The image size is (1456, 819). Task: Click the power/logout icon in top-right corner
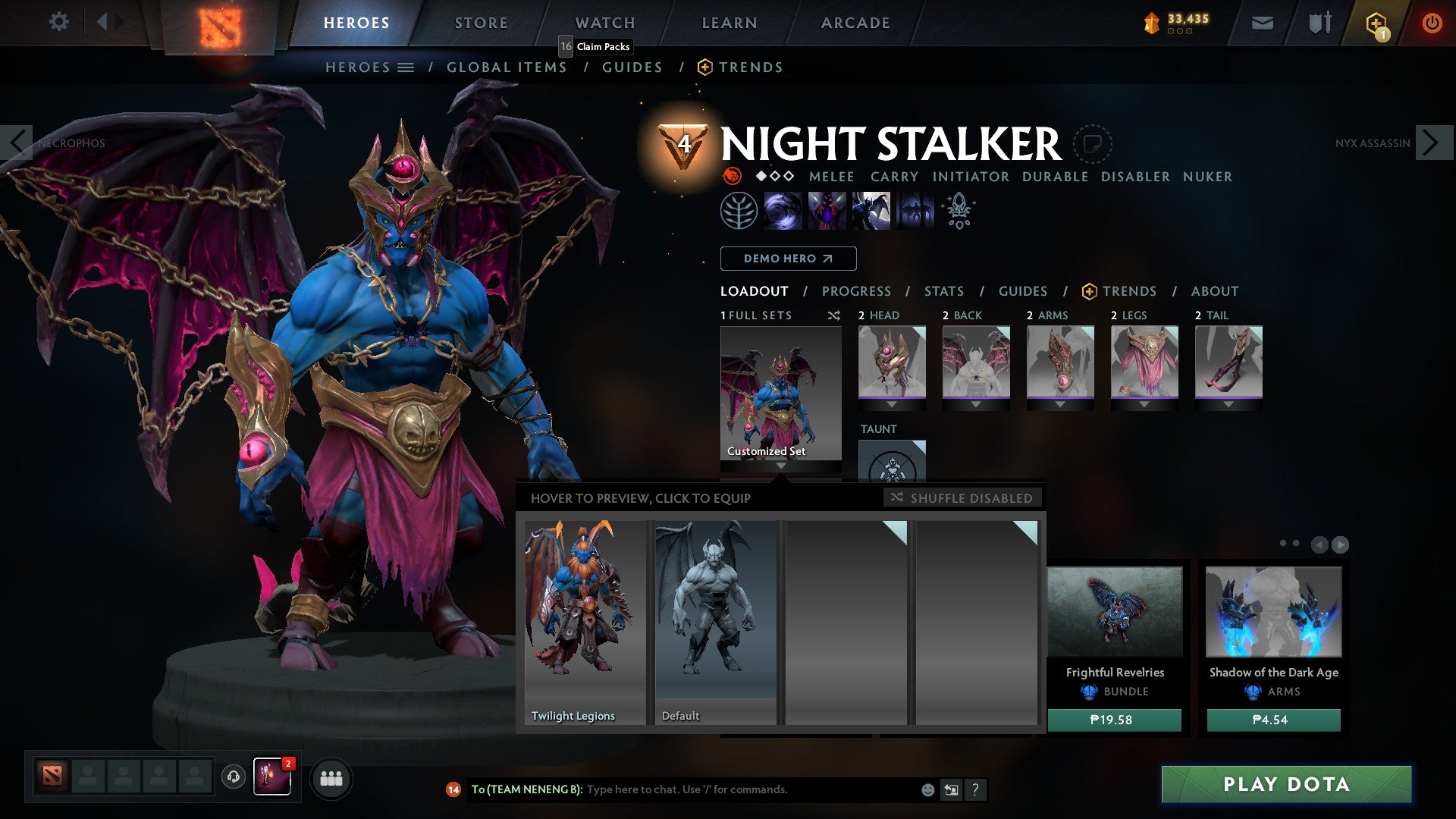pyautogui.click(x=1432, y=23)
